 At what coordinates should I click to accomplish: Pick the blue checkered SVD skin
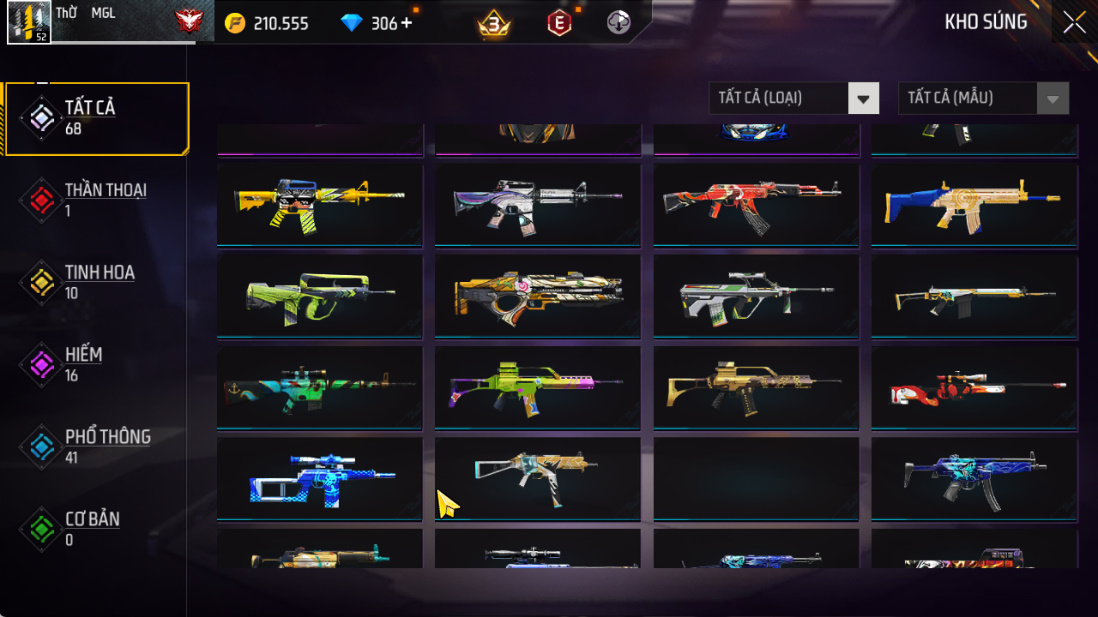click(x=320, y=479)
